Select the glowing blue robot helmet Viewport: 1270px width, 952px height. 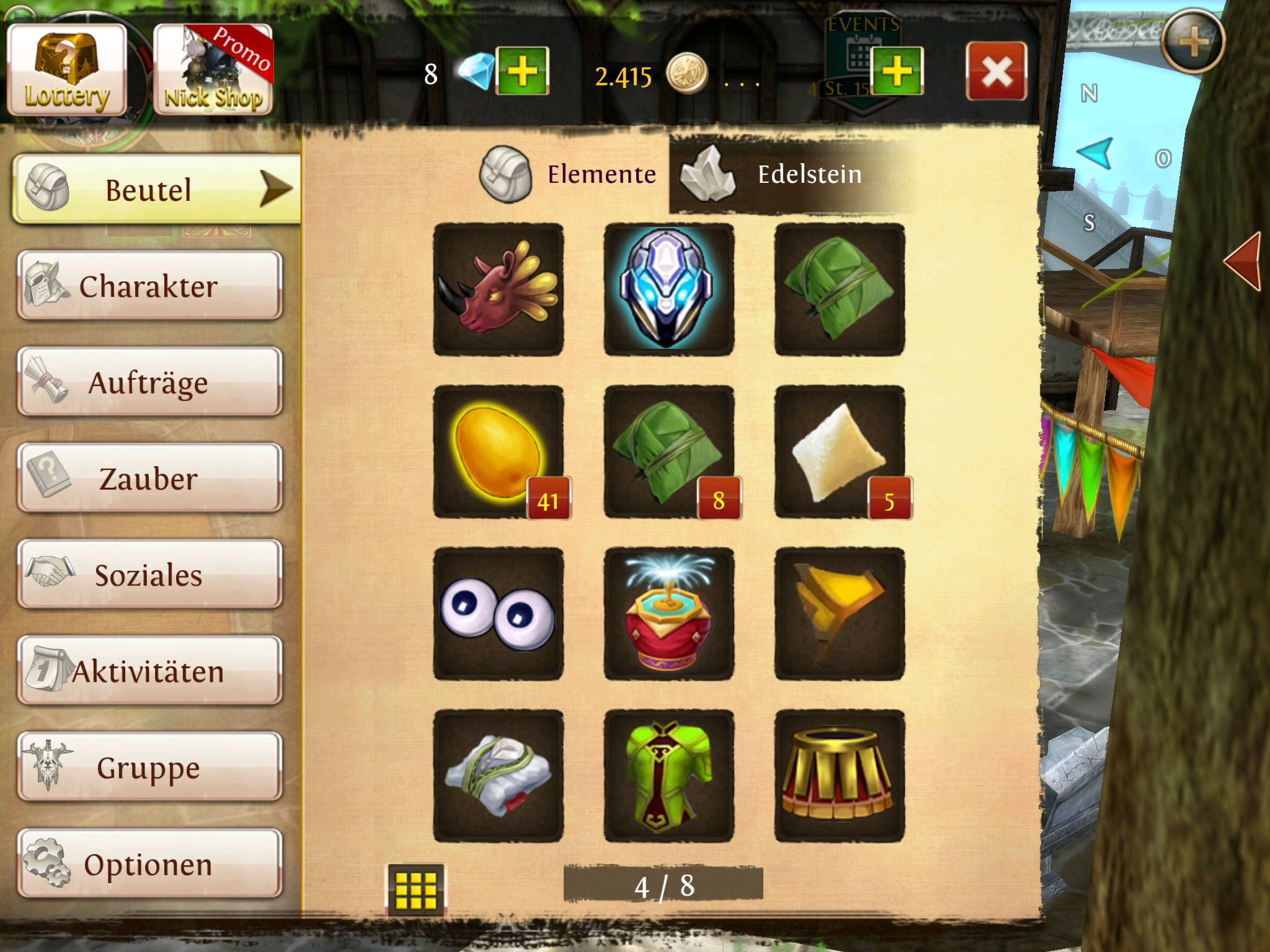pos(668,289)
